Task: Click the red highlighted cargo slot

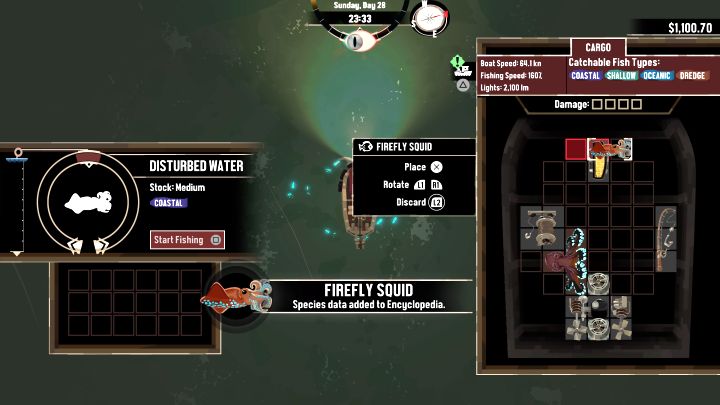Action: [x=576, y=150]
